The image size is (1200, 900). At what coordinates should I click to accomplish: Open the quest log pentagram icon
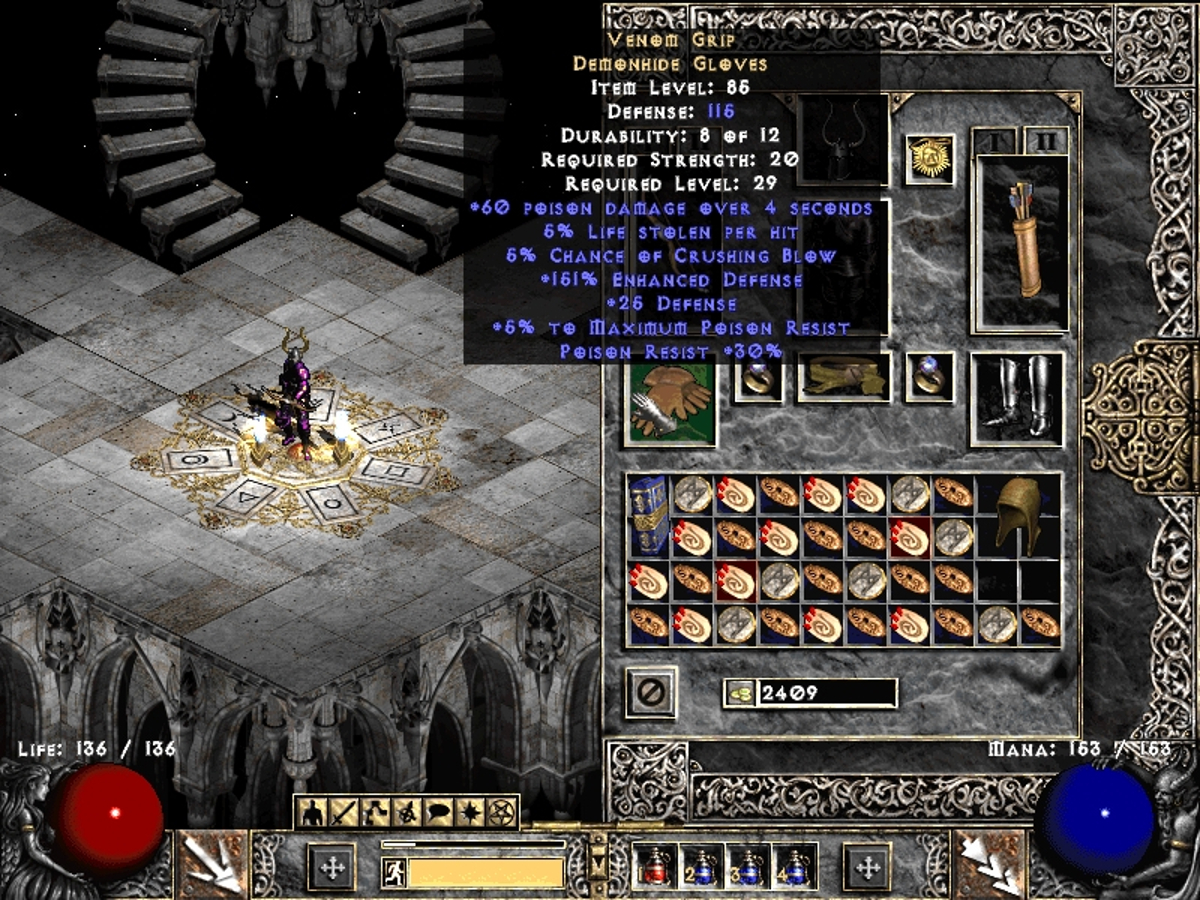(x=500, y=813)
